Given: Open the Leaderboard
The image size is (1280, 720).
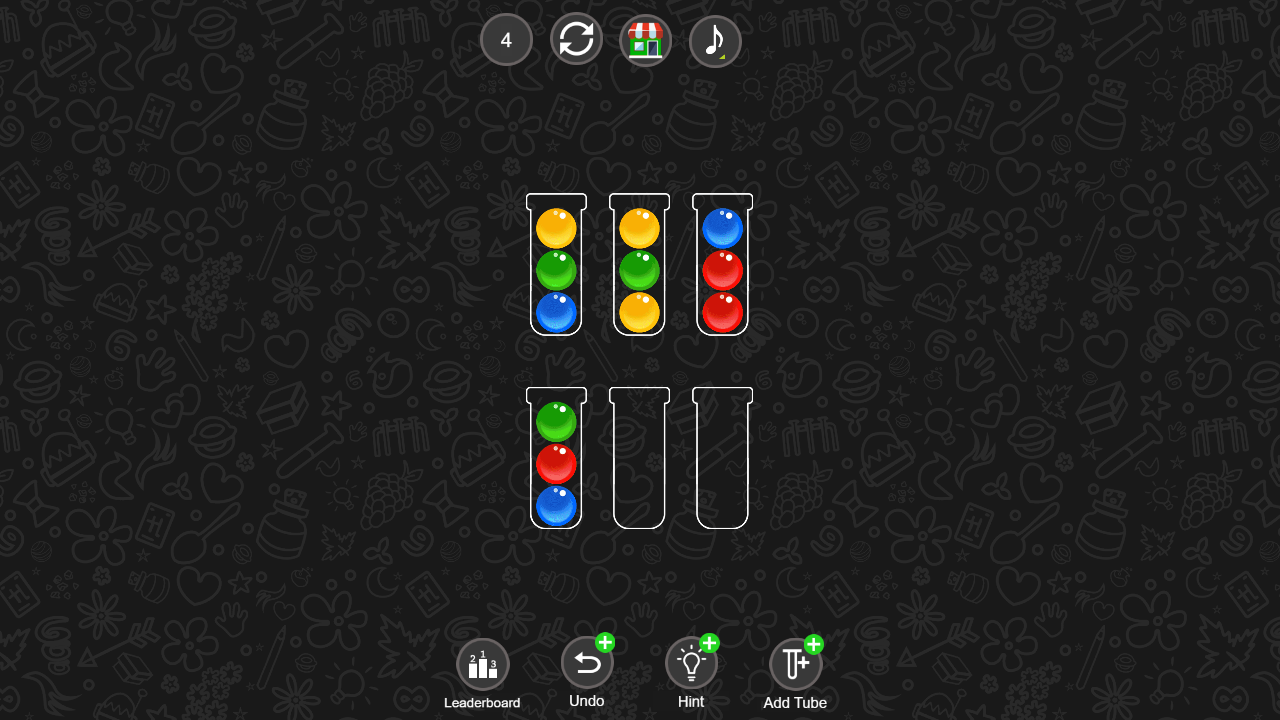Looking at the screenshot, I should pos(483,663).
